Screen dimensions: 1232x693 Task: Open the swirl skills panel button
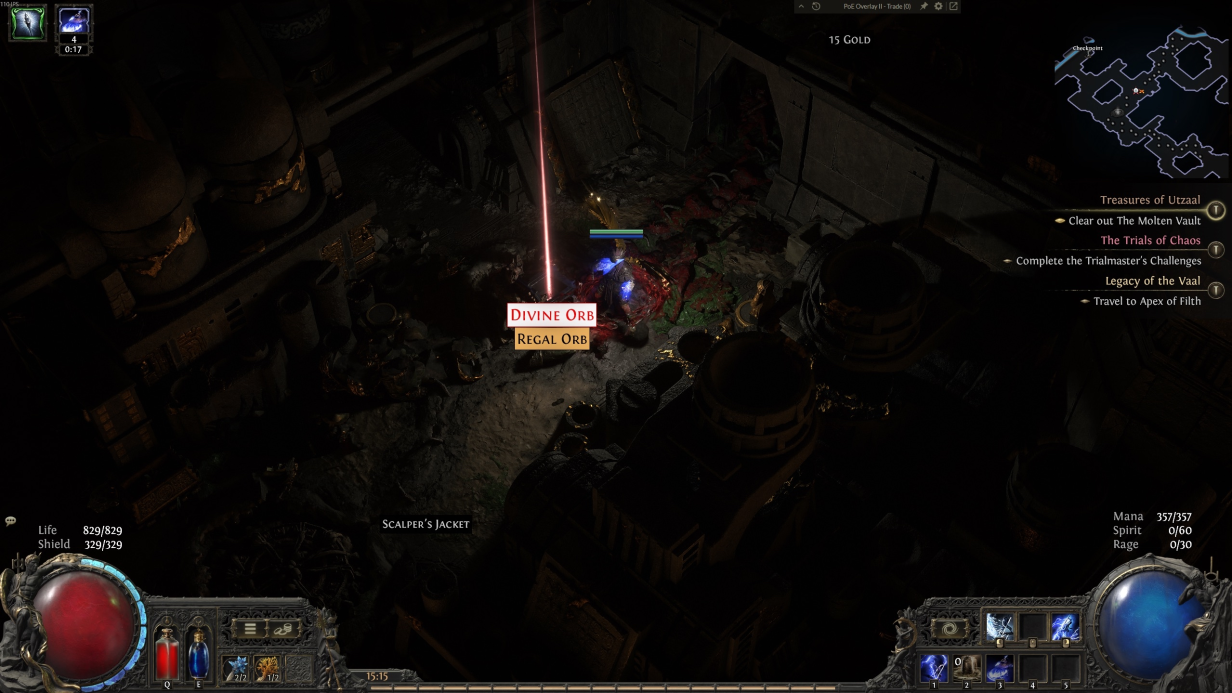pyautogui.click(x=949, y=629)
